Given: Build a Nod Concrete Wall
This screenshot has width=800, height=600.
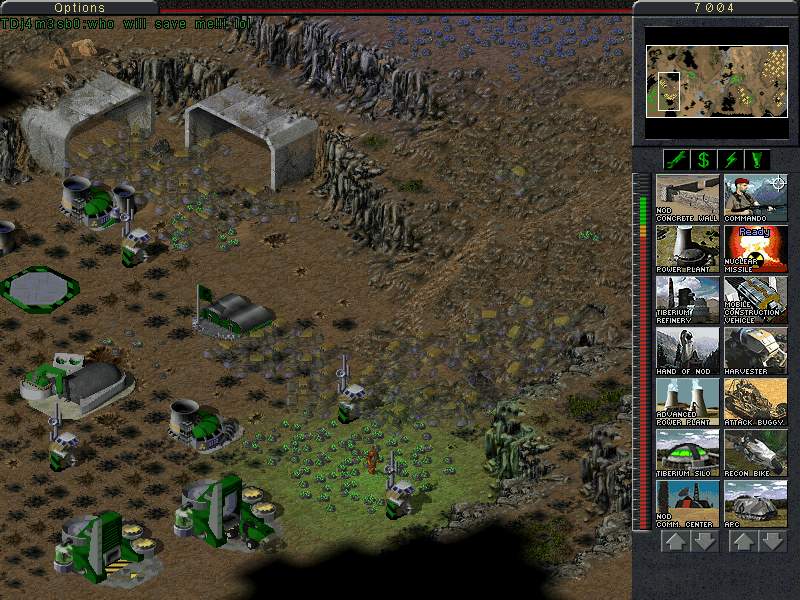Looking at the screenshot, I should [687, 198].
